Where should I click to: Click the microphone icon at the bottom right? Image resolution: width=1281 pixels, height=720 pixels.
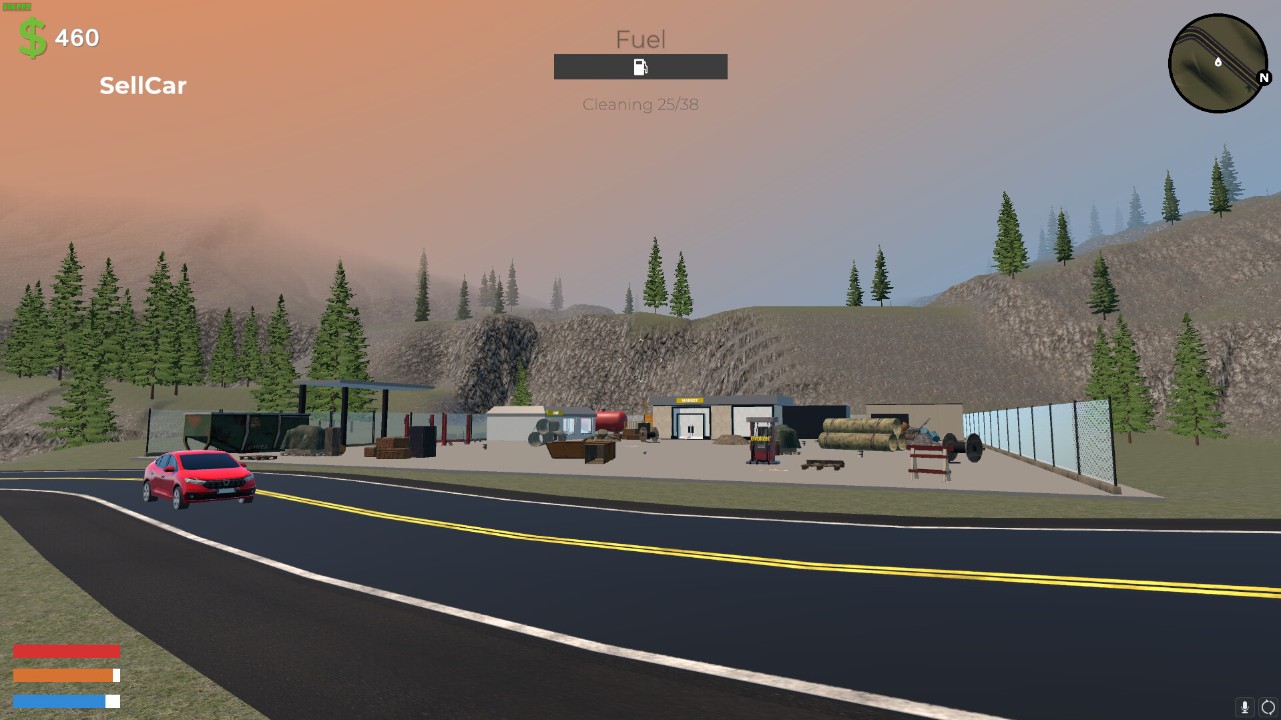pos(1243,706)
